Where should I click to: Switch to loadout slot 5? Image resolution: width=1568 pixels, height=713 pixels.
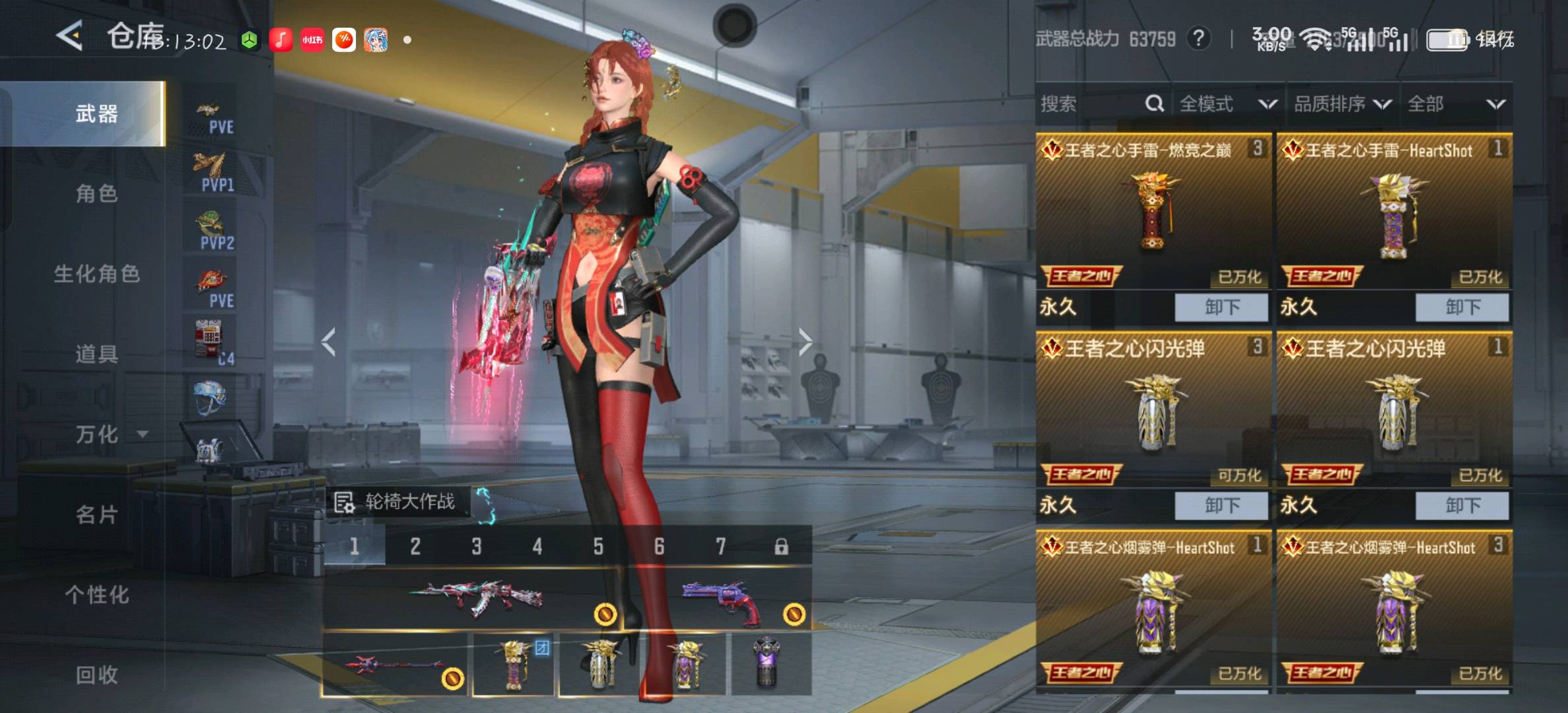(x=597, y=547)
